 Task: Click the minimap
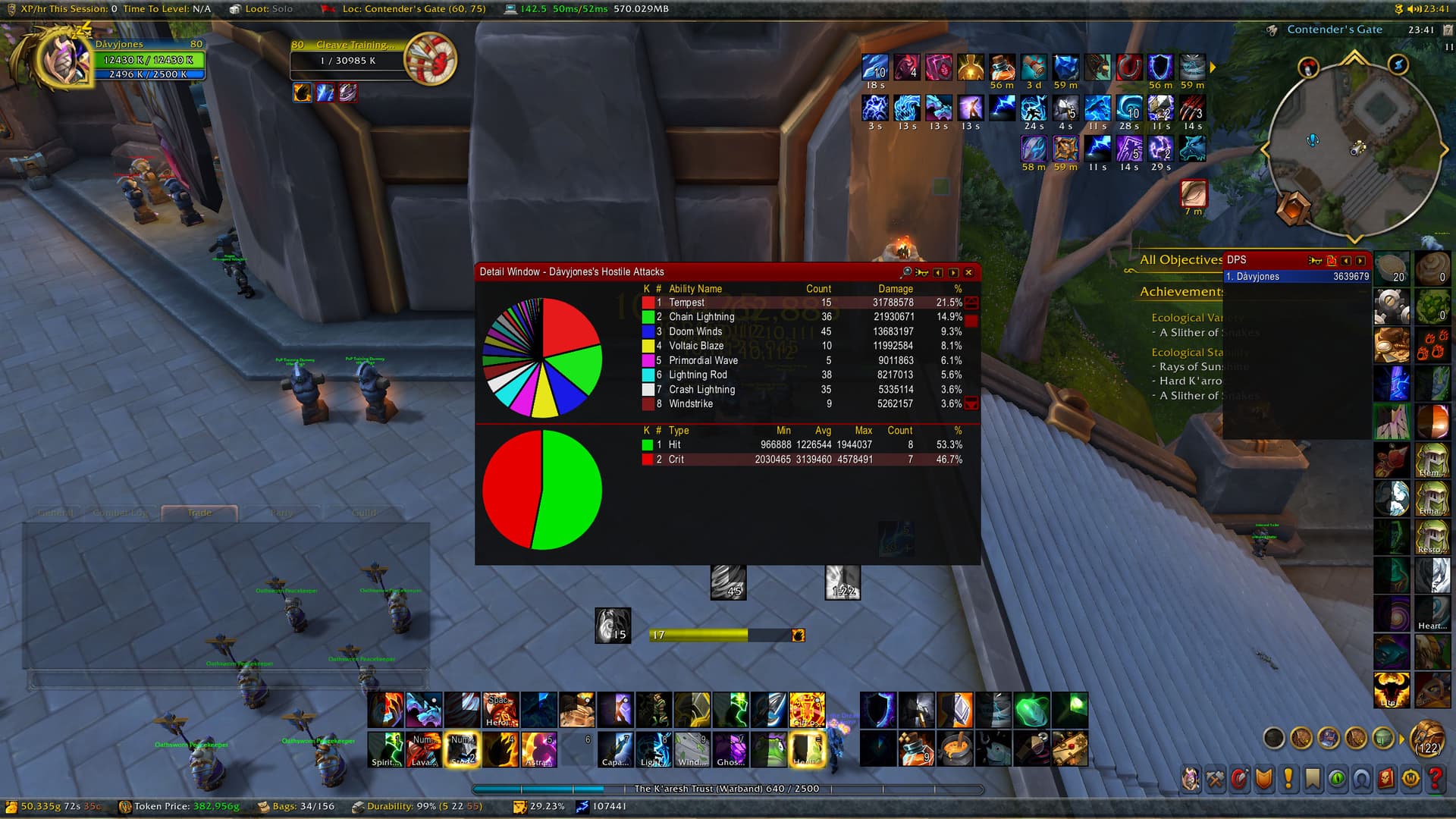click(x=1354, y=144)
